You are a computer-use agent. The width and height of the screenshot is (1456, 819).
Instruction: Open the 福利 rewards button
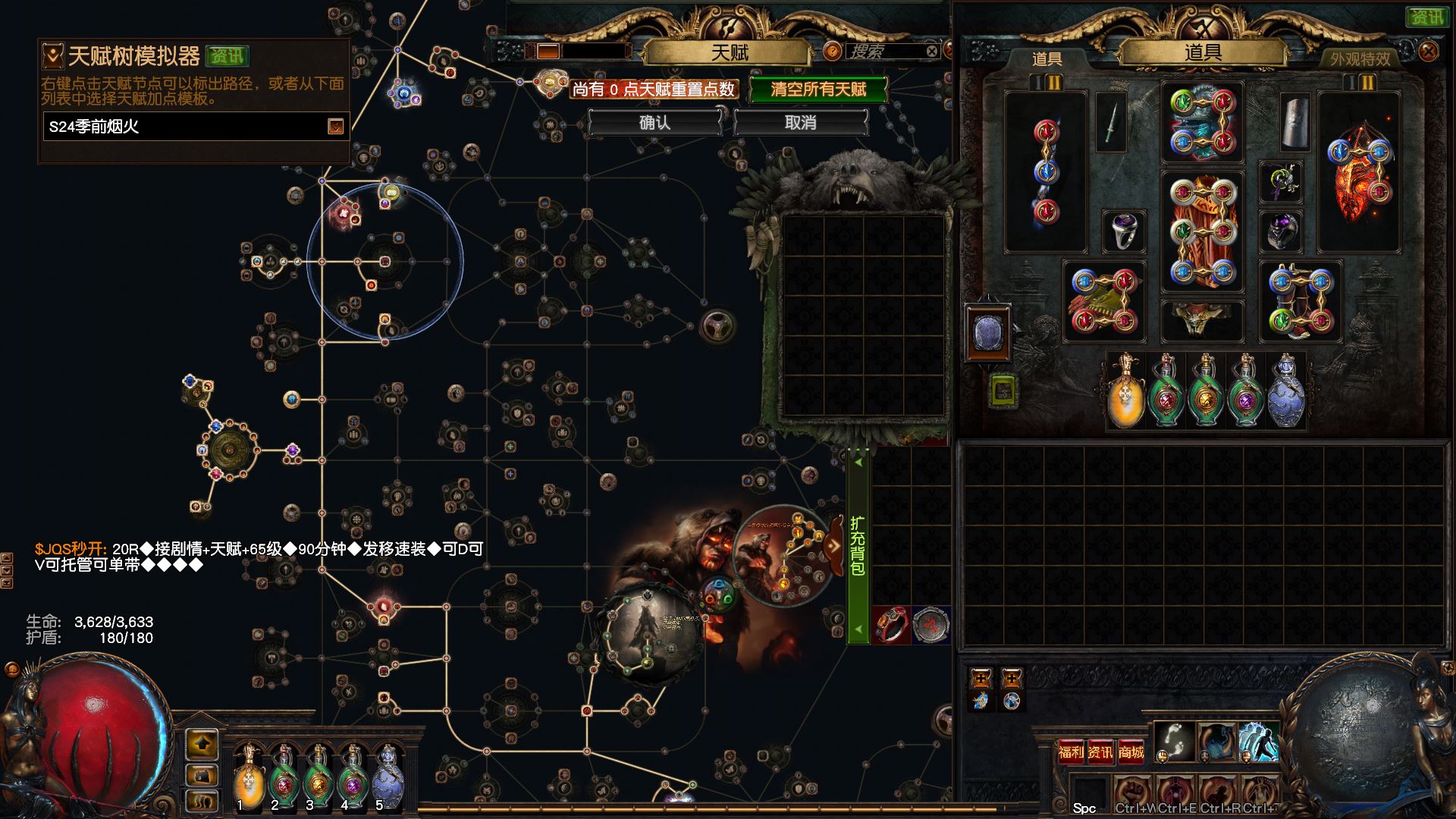[1071, 752]
